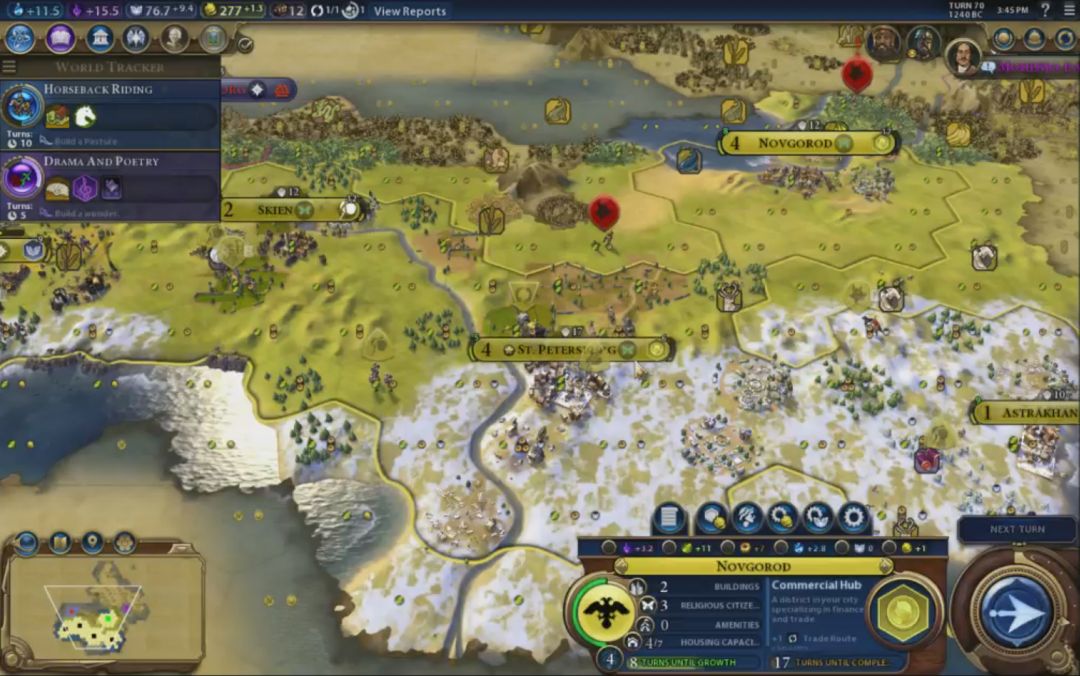Click the minimap to move camera

point(105,610)
